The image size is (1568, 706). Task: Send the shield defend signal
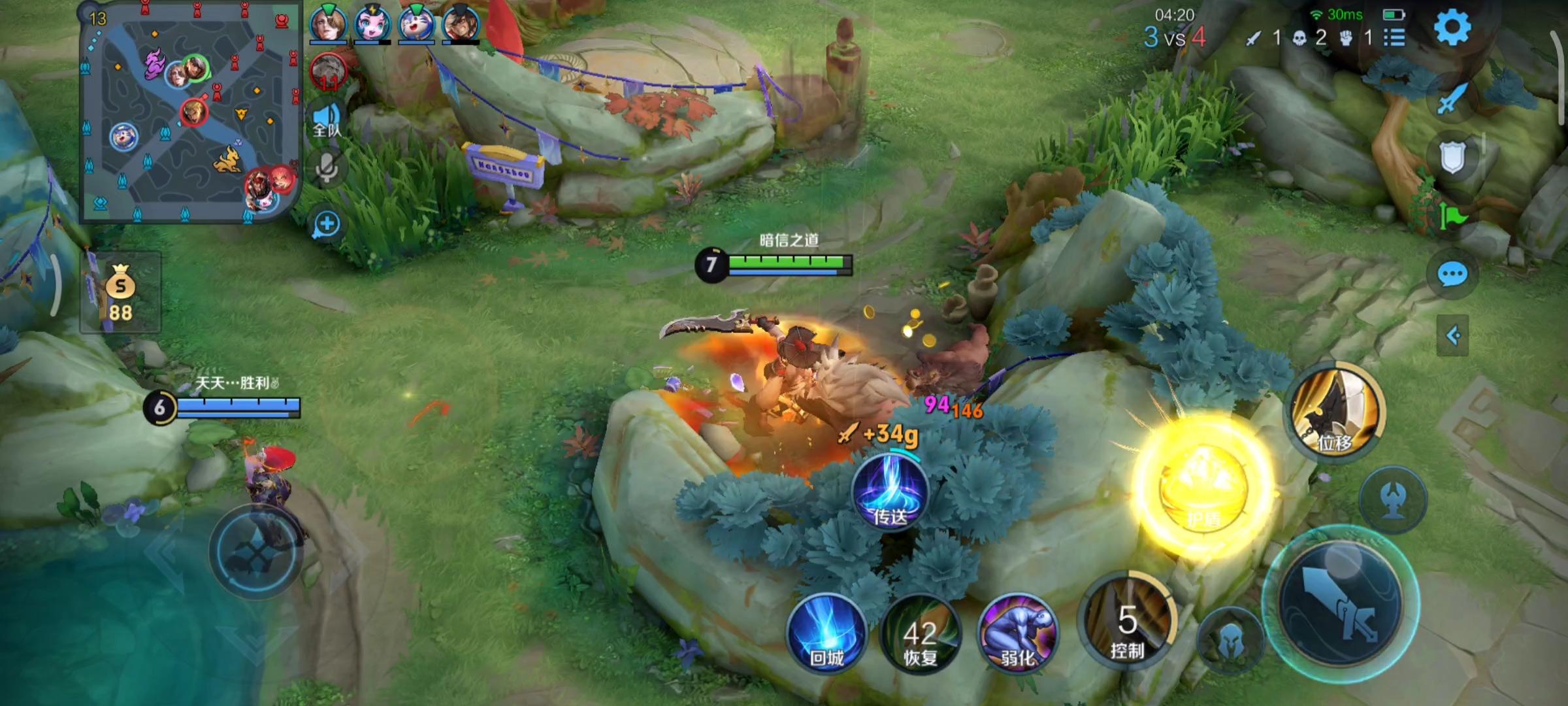point(1452,157)
